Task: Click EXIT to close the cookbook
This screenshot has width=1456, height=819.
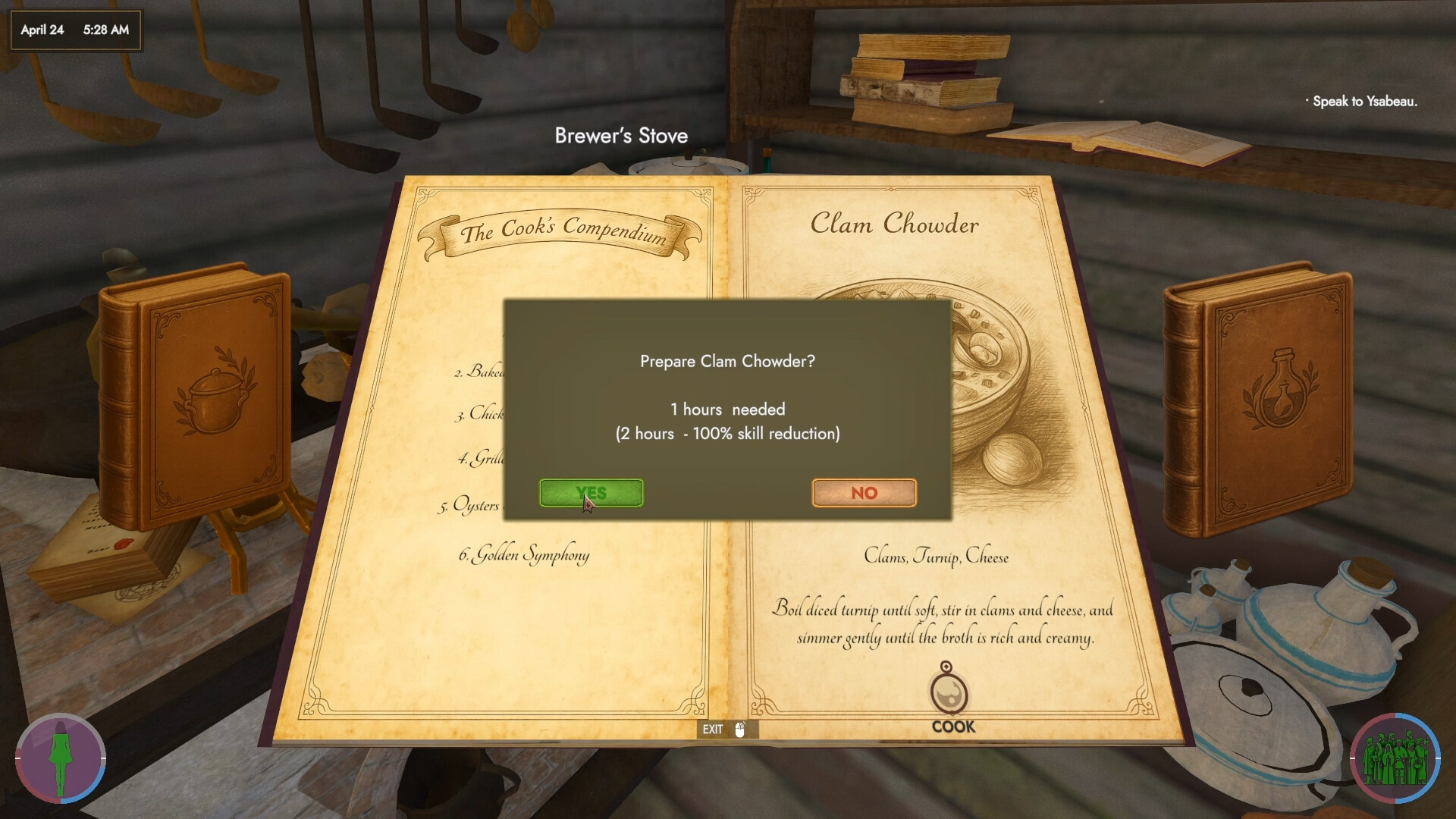Action: 714,730
